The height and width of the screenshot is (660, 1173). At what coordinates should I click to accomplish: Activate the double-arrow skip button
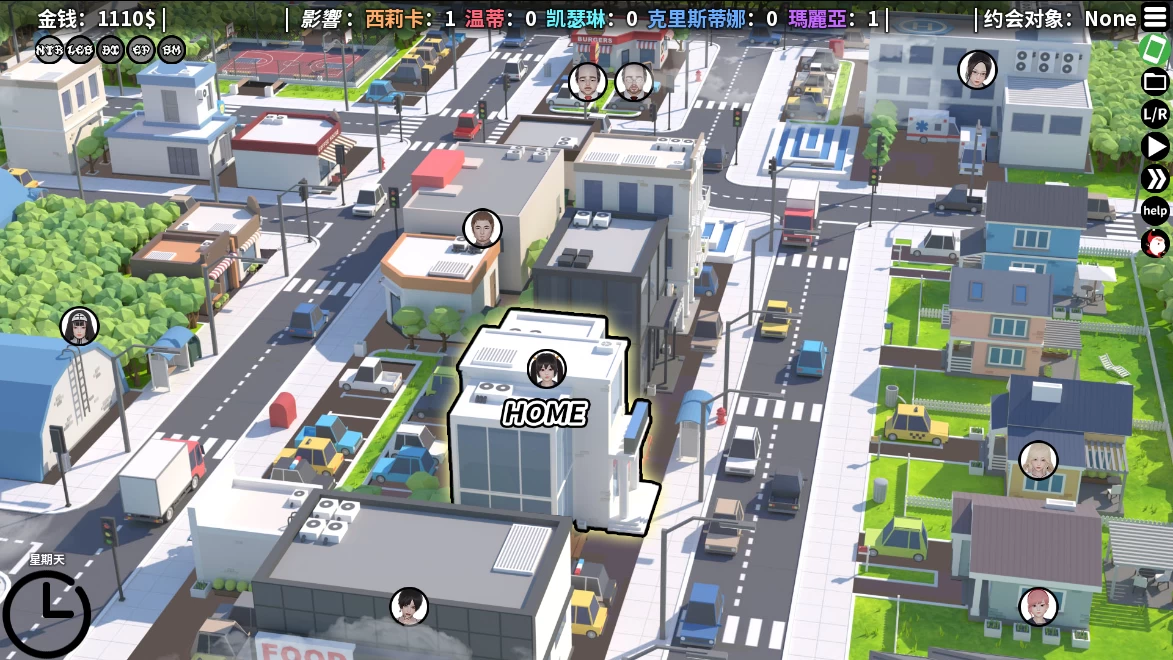1155,178
